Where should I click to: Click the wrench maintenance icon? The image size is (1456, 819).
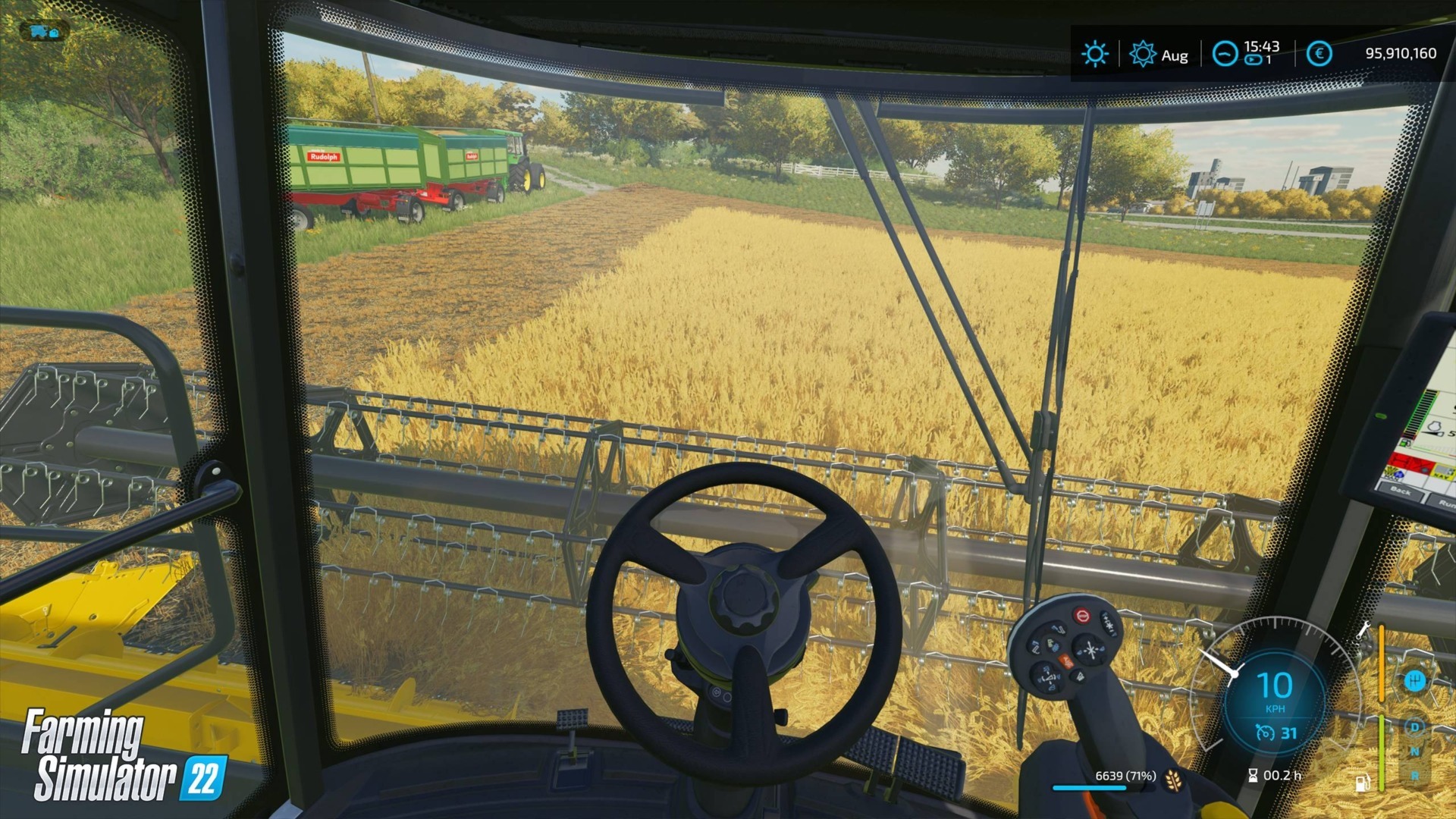point(1363,630)
